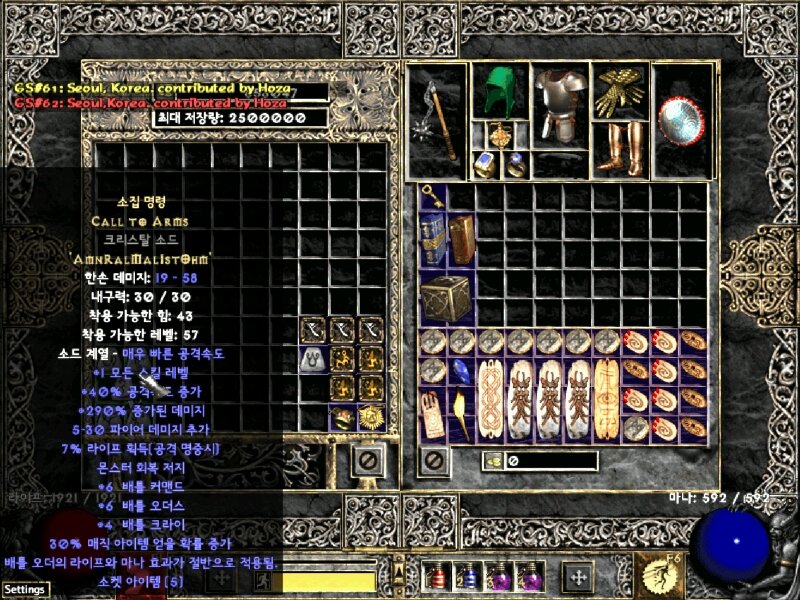This screenshot has height=600, width=800.
Task: Select the grey rune stone in stash
Action: (314, 358)
